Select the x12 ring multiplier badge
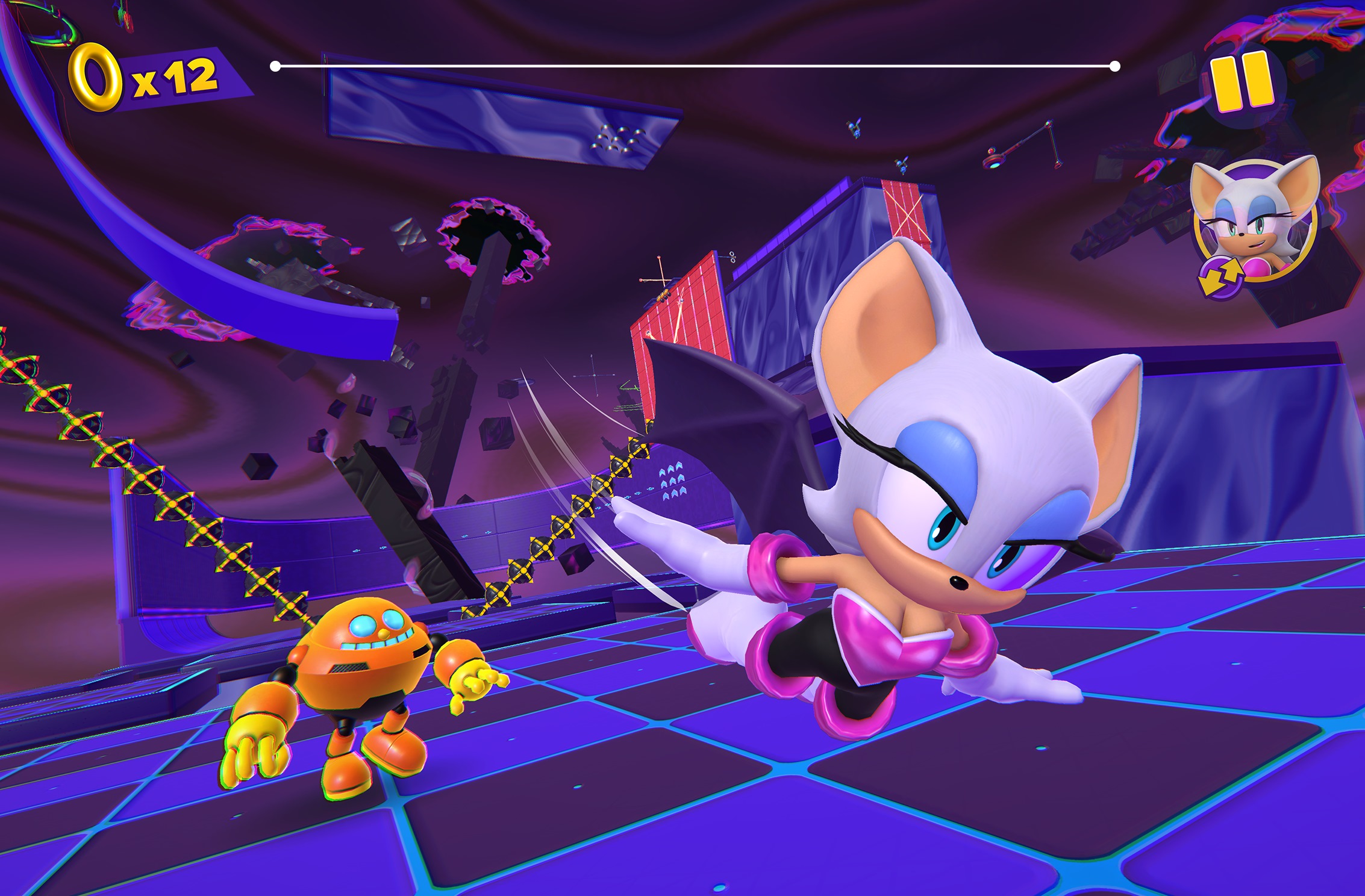The width and height of the screenshot is (1365, 896). [x=175, y=75]
